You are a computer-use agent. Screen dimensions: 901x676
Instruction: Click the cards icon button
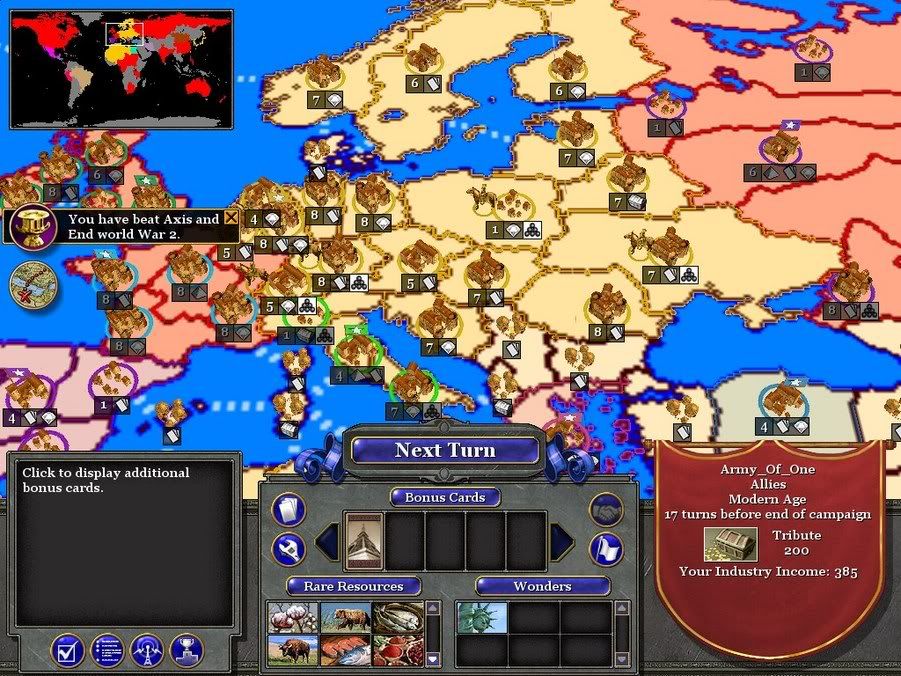tap(288, 510)
